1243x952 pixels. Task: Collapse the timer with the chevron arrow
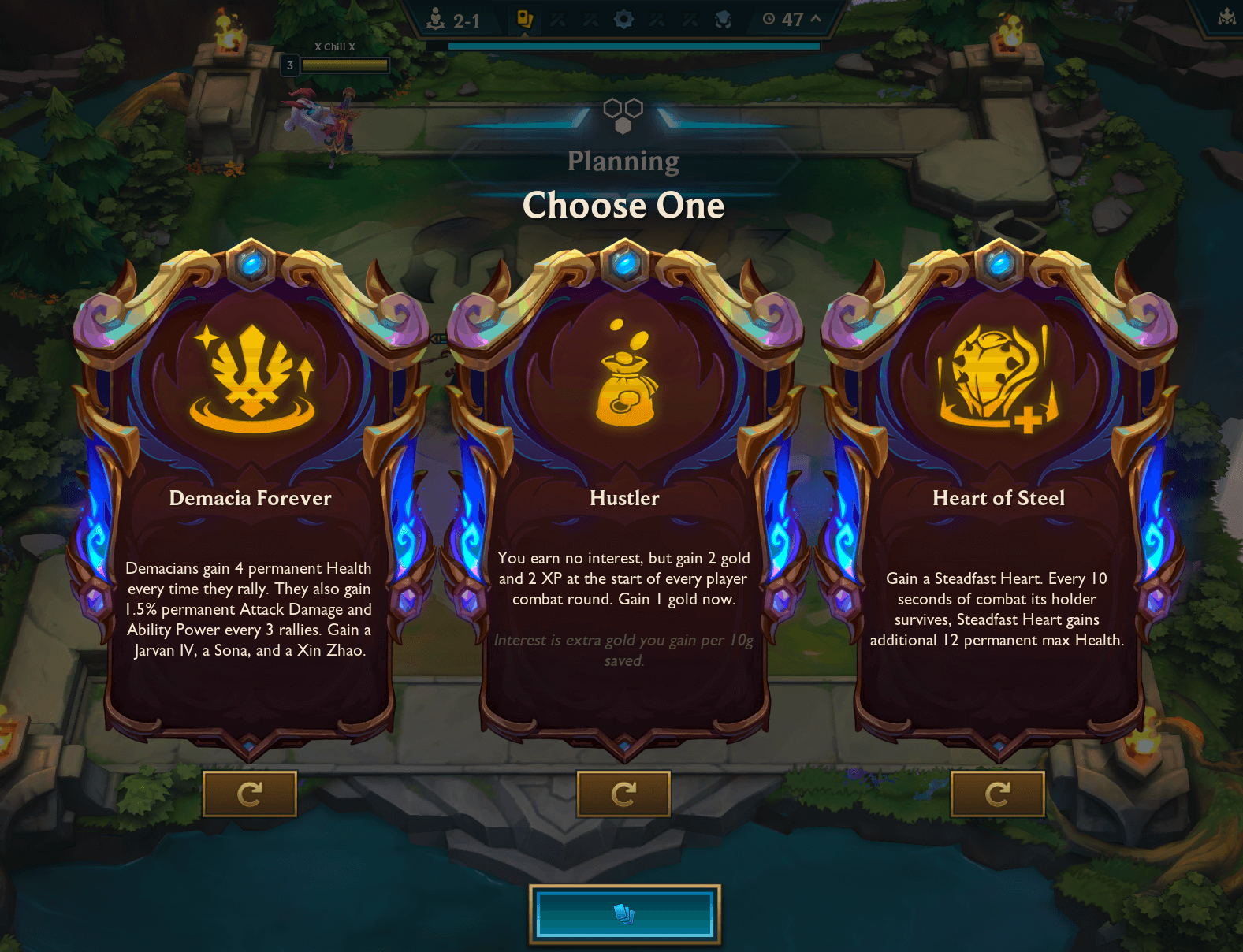pyautogui.click(x=816, y=20)
